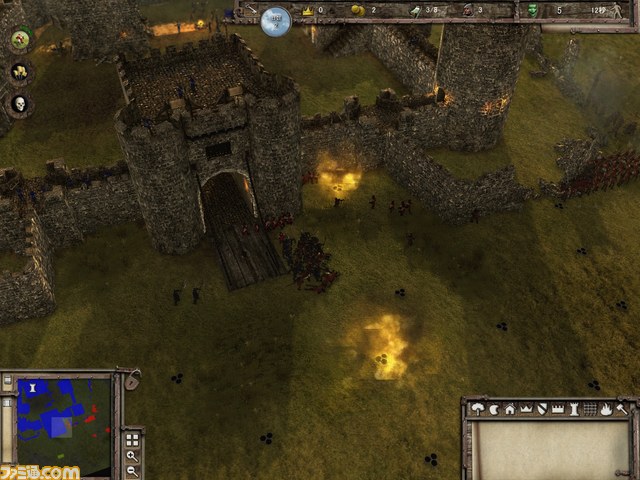
Task: Select the crescent moon build category
Action: coord(493,408)
